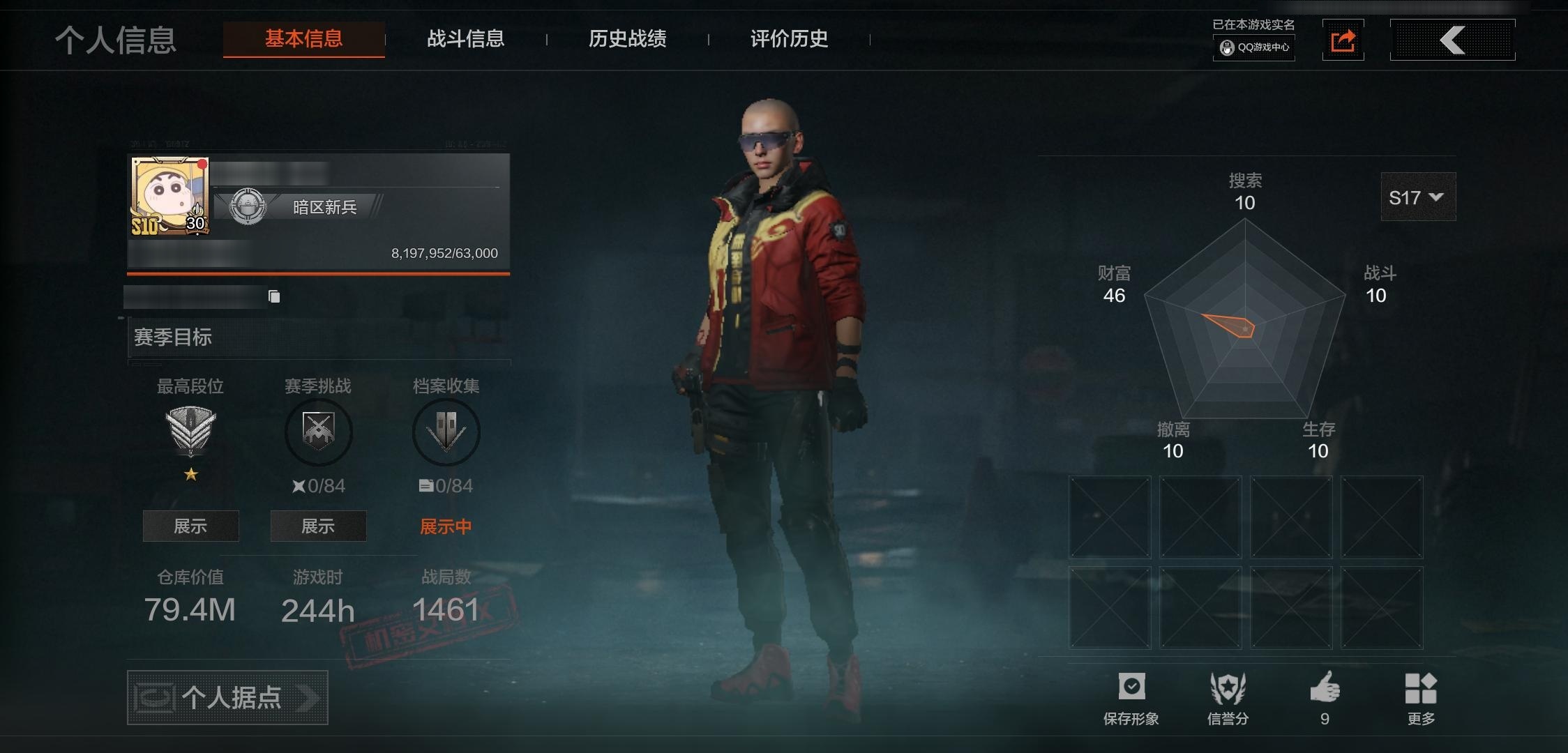Open the share icon at top right
The width and height of the screenshot is (1568, 753).
coord(1343,40)
